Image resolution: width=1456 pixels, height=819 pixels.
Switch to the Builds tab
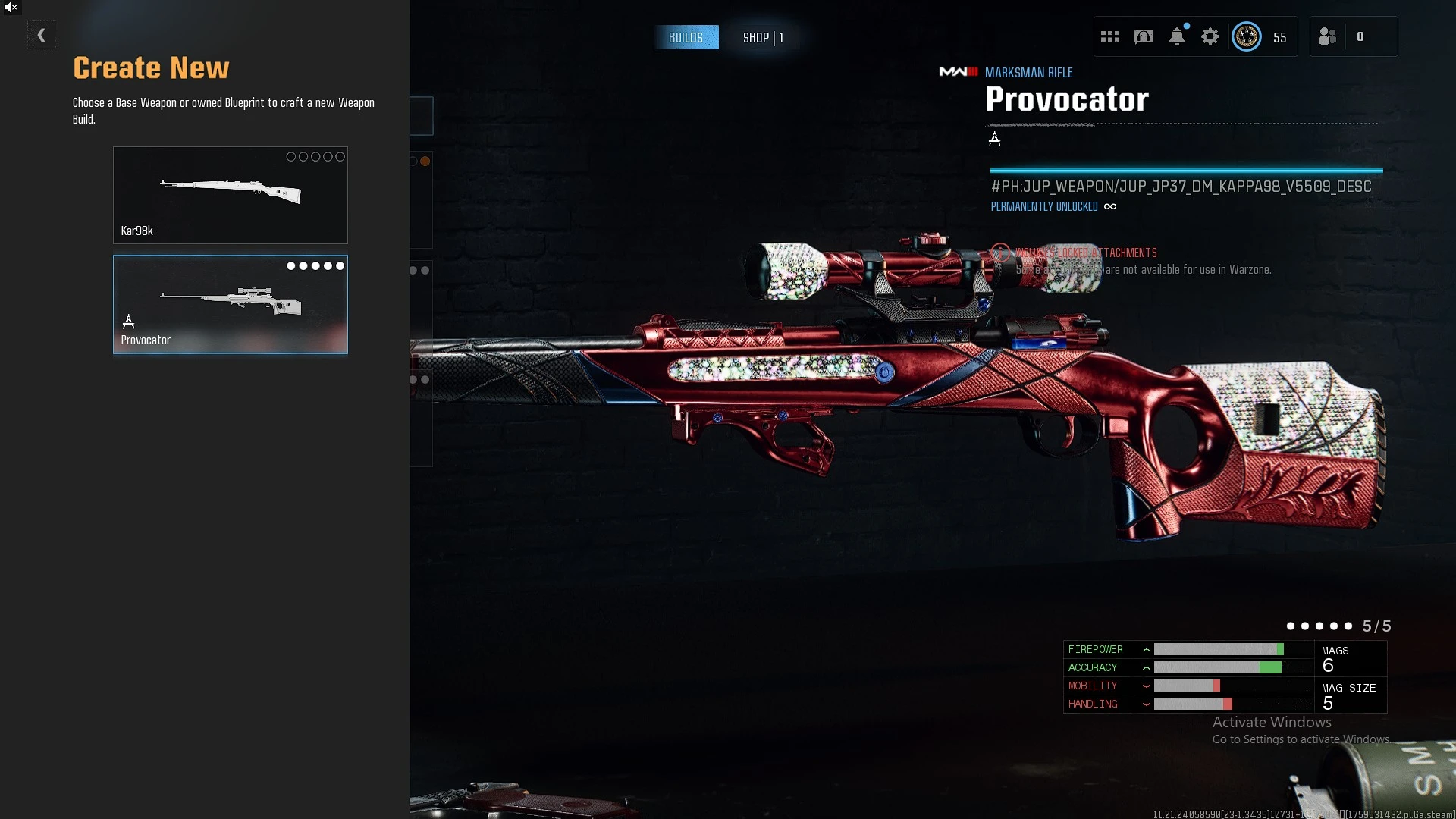pyautogui.click(x=686, y=37)
